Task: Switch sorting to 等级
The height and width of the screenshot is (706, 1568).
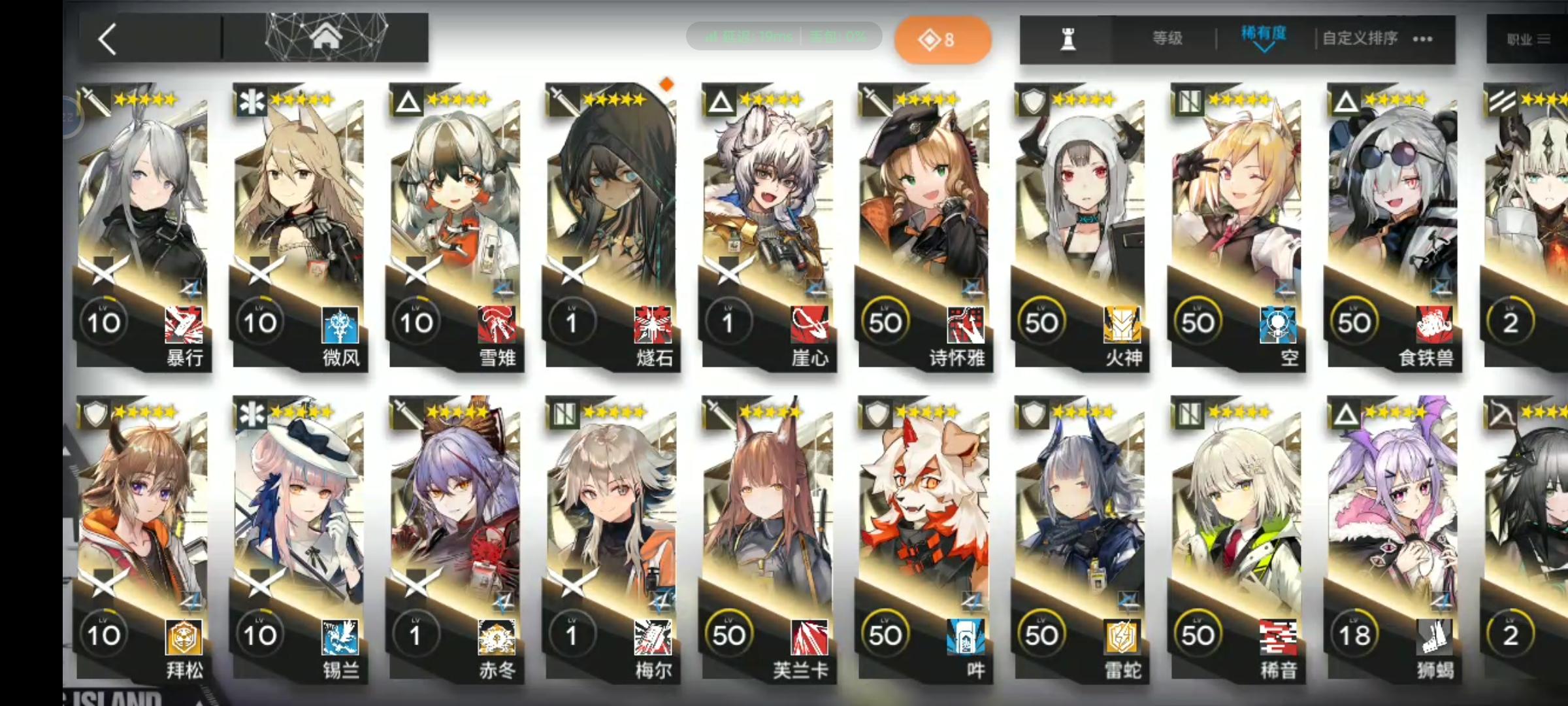Action: pos(1167,38)
